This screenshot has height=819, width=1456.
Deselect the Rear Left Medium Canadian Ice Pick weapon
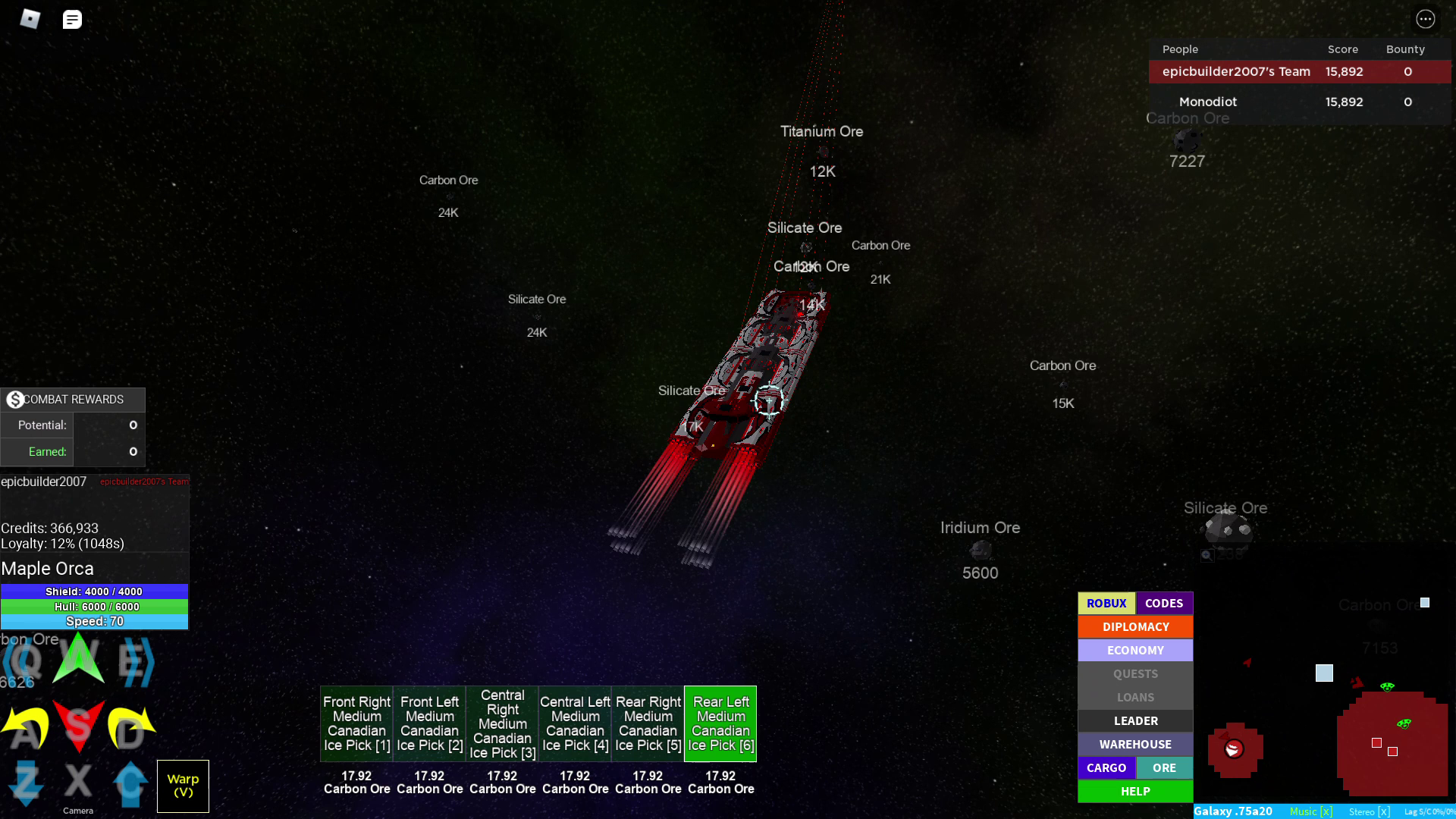720,723
